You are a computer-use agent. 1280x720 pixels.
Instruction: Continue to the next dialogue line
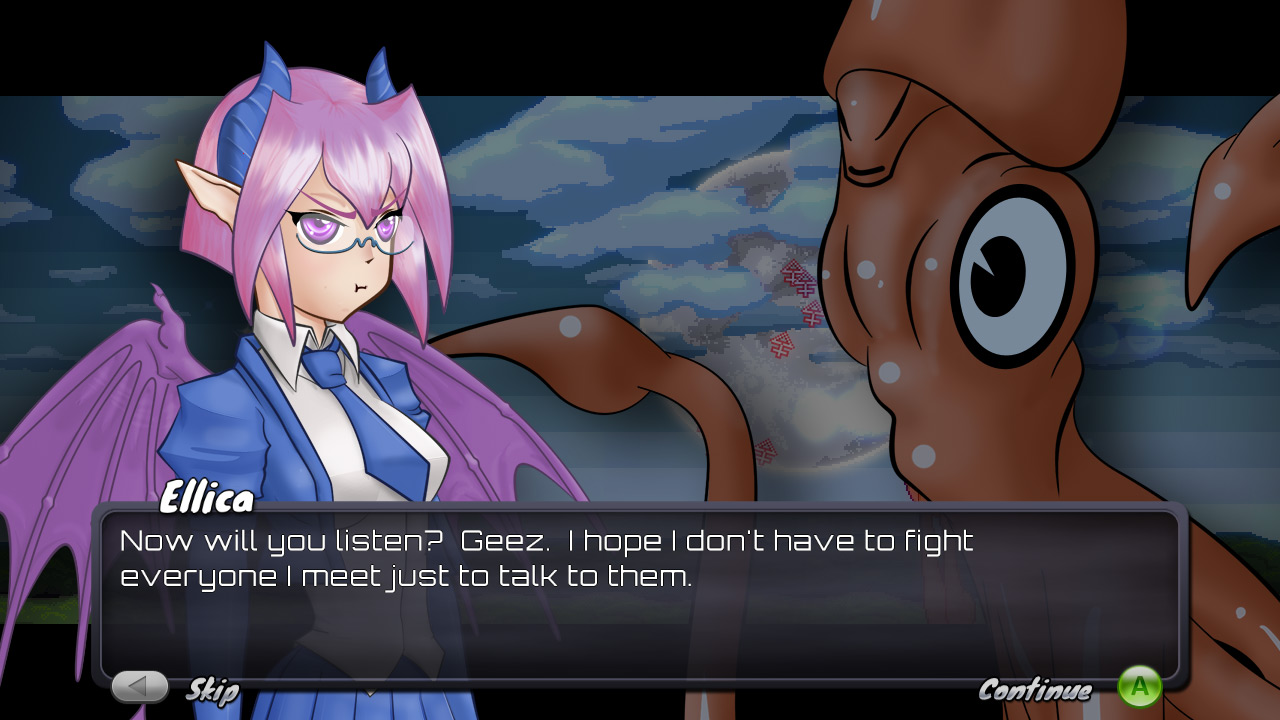1139,687
